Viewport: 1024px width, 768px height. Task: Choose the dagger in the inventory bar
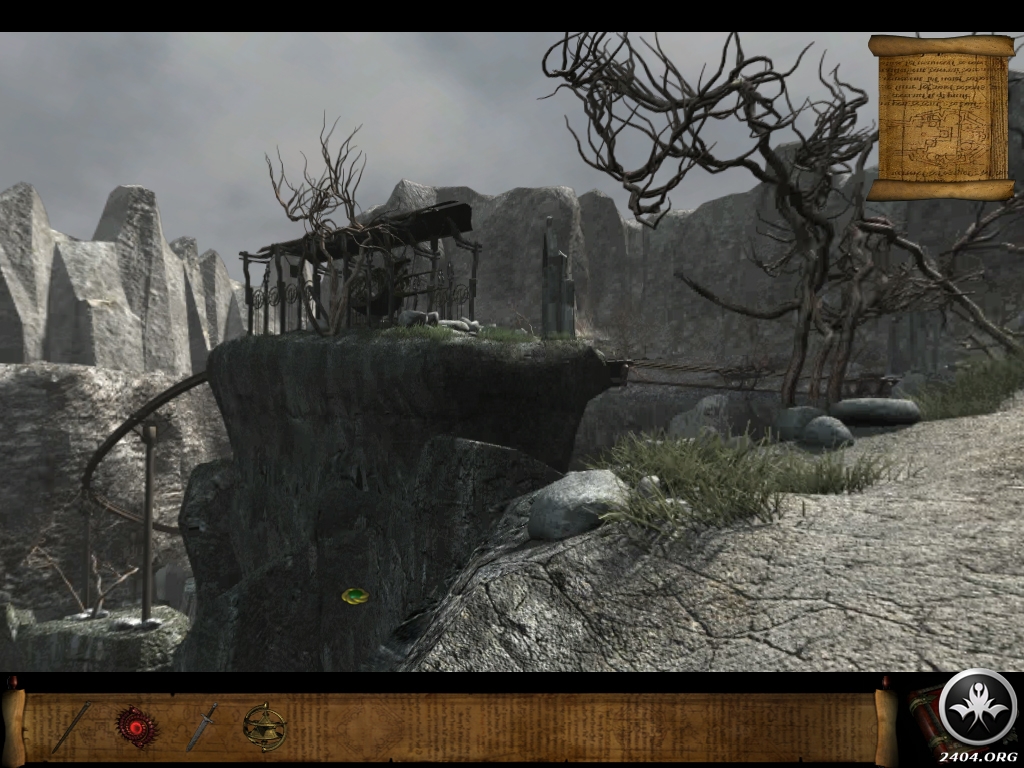point(201,726)
